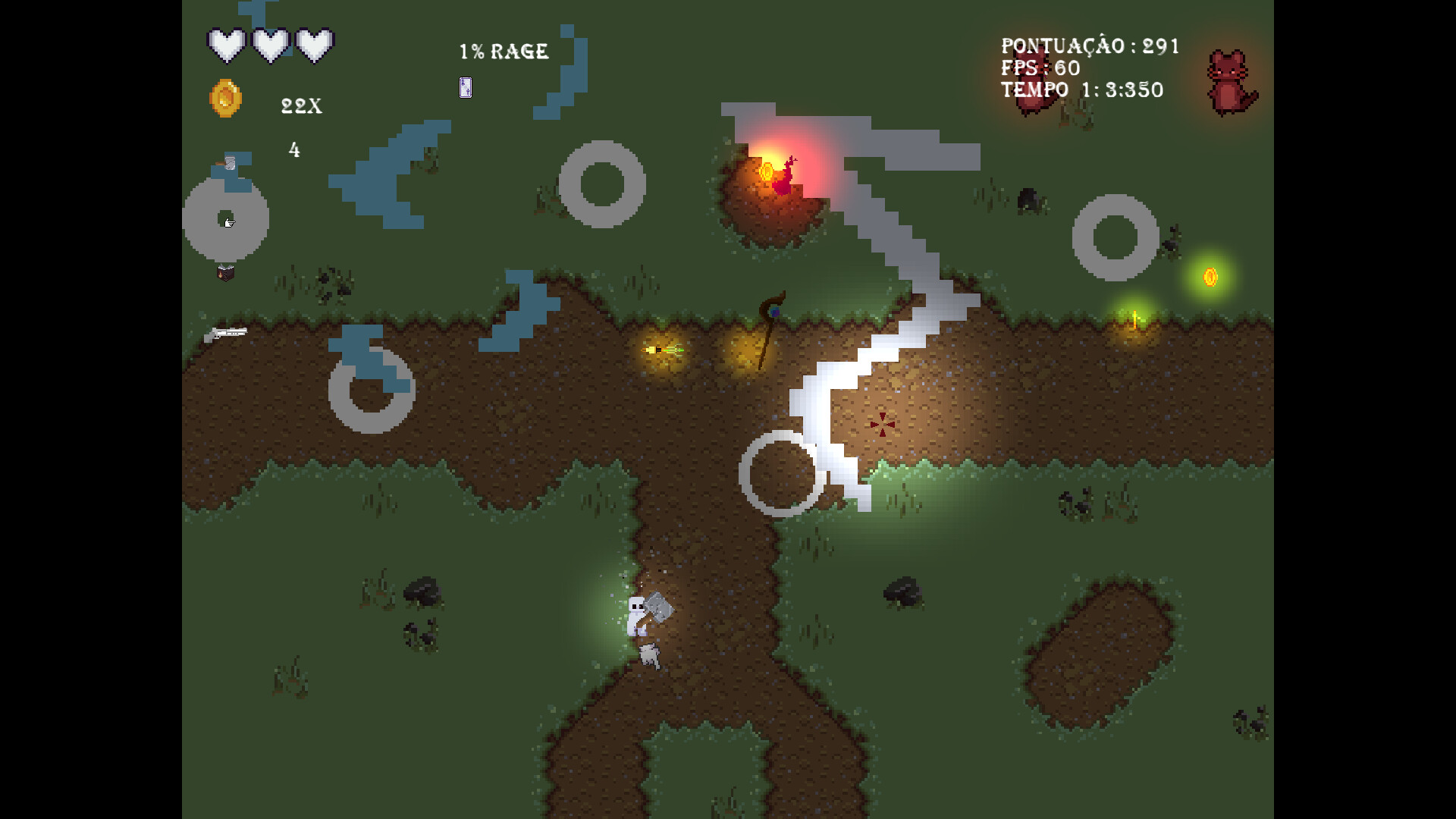
Task: Toggle the 1% RAGE meter display
Action: 503,52
